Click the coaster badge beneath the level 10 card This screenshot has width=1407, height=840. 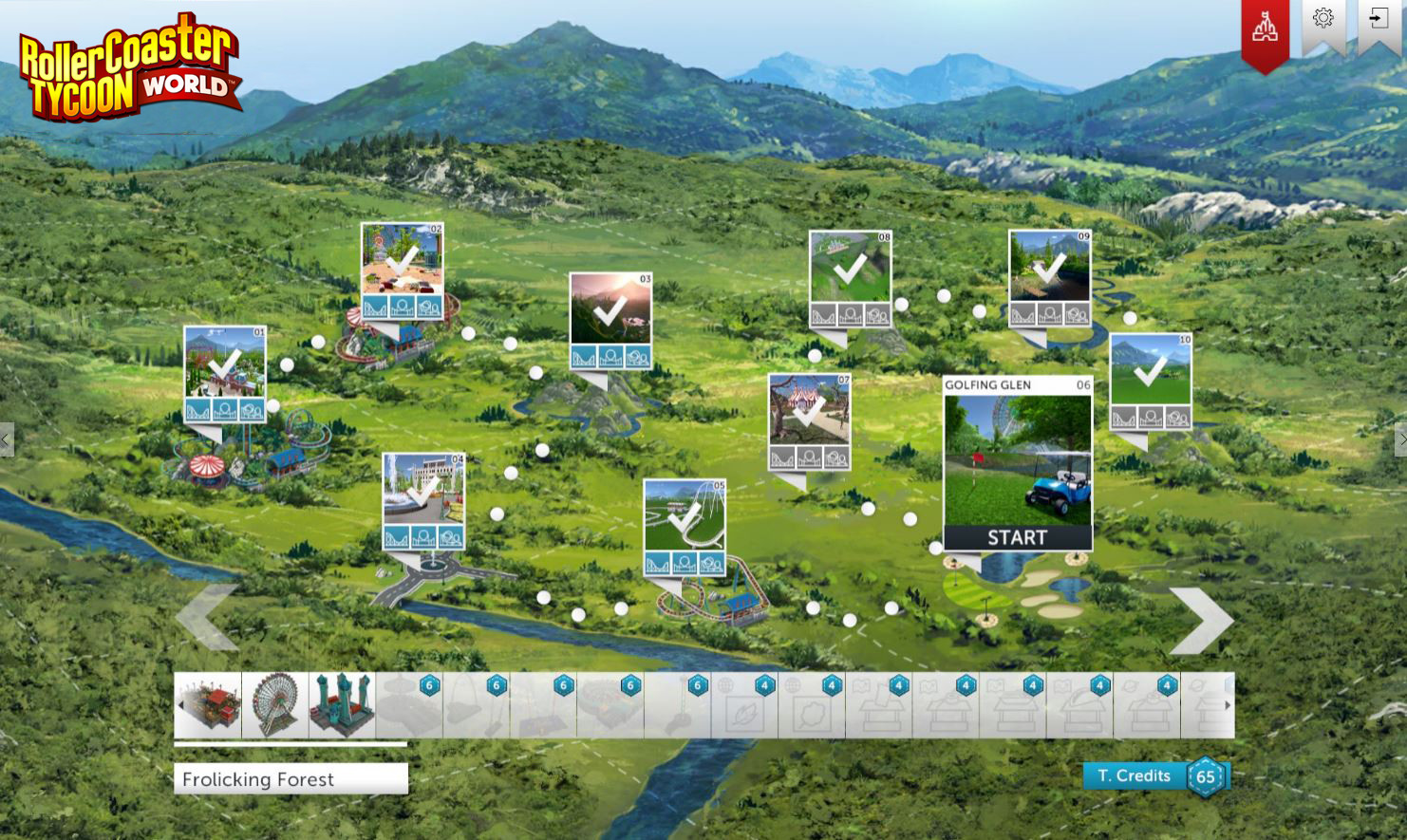[x=1124, y=416]
